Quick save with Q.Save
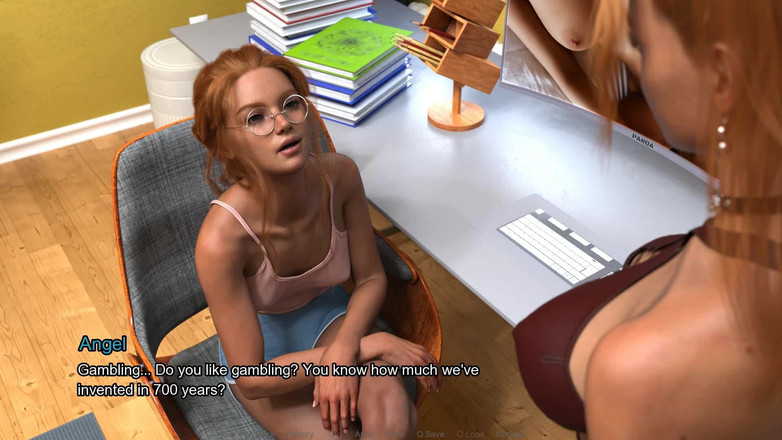The image size is (782, 440). point(430,434)
